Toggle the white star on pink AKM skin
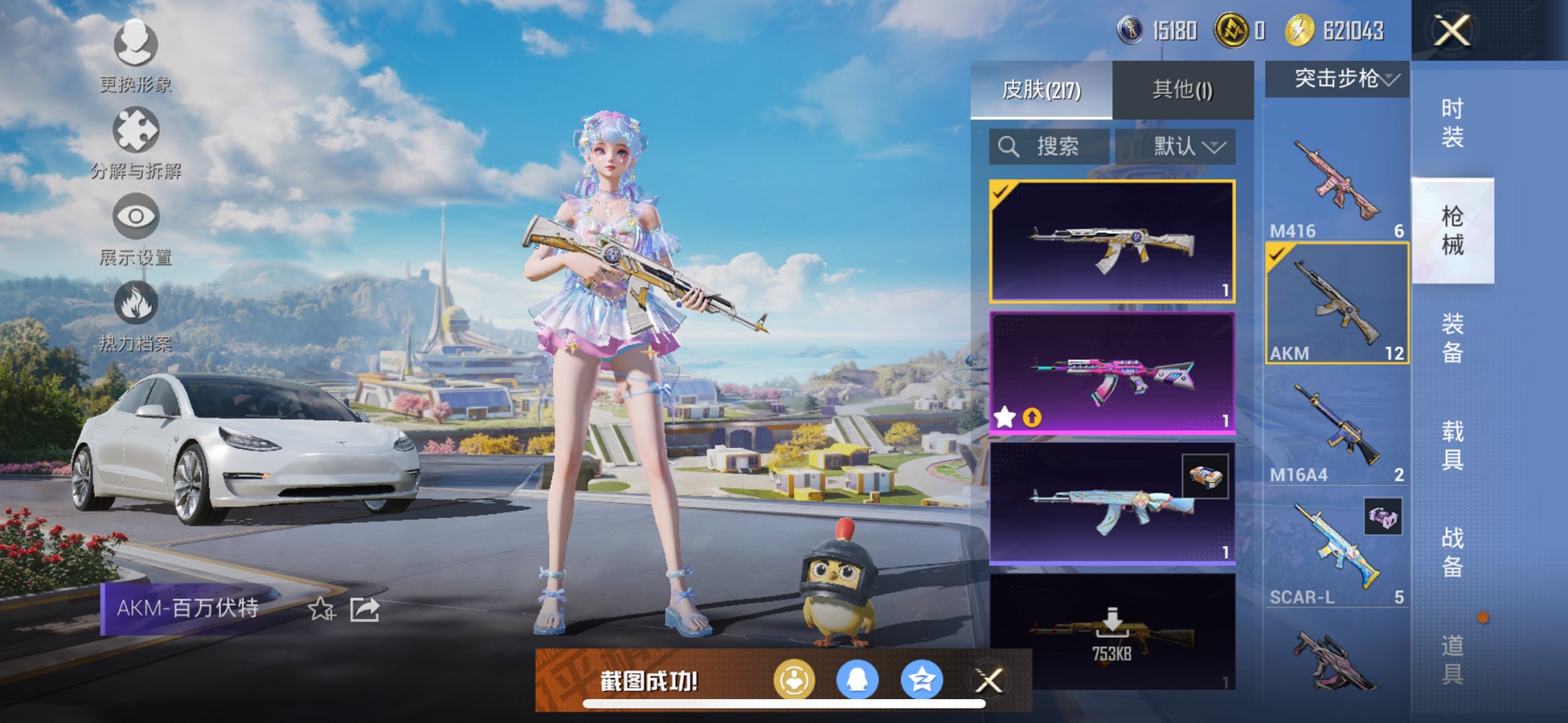1568x723 pixels. pos(1004,416)
